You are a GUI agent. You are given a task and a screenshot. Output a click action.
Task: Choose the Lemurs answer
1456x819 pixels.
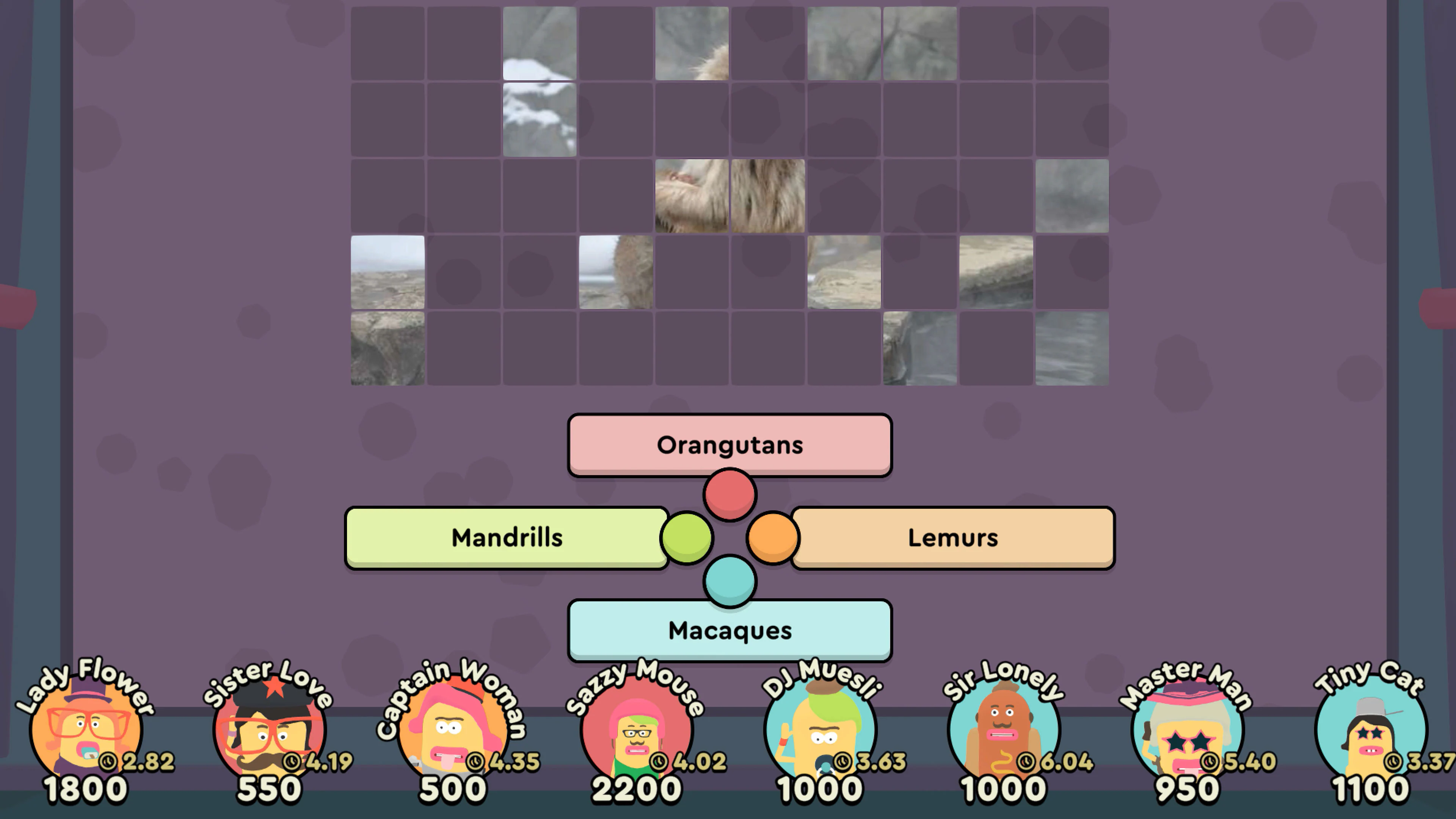point(952,538)
